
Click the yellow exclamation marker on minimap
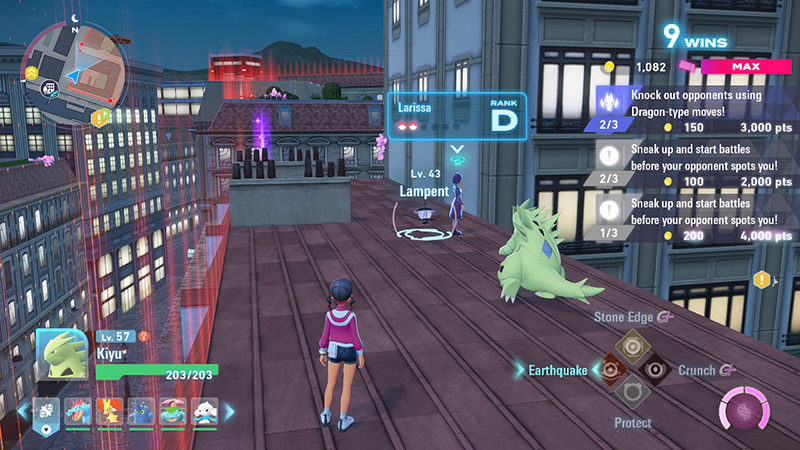[x=100, y=118]
